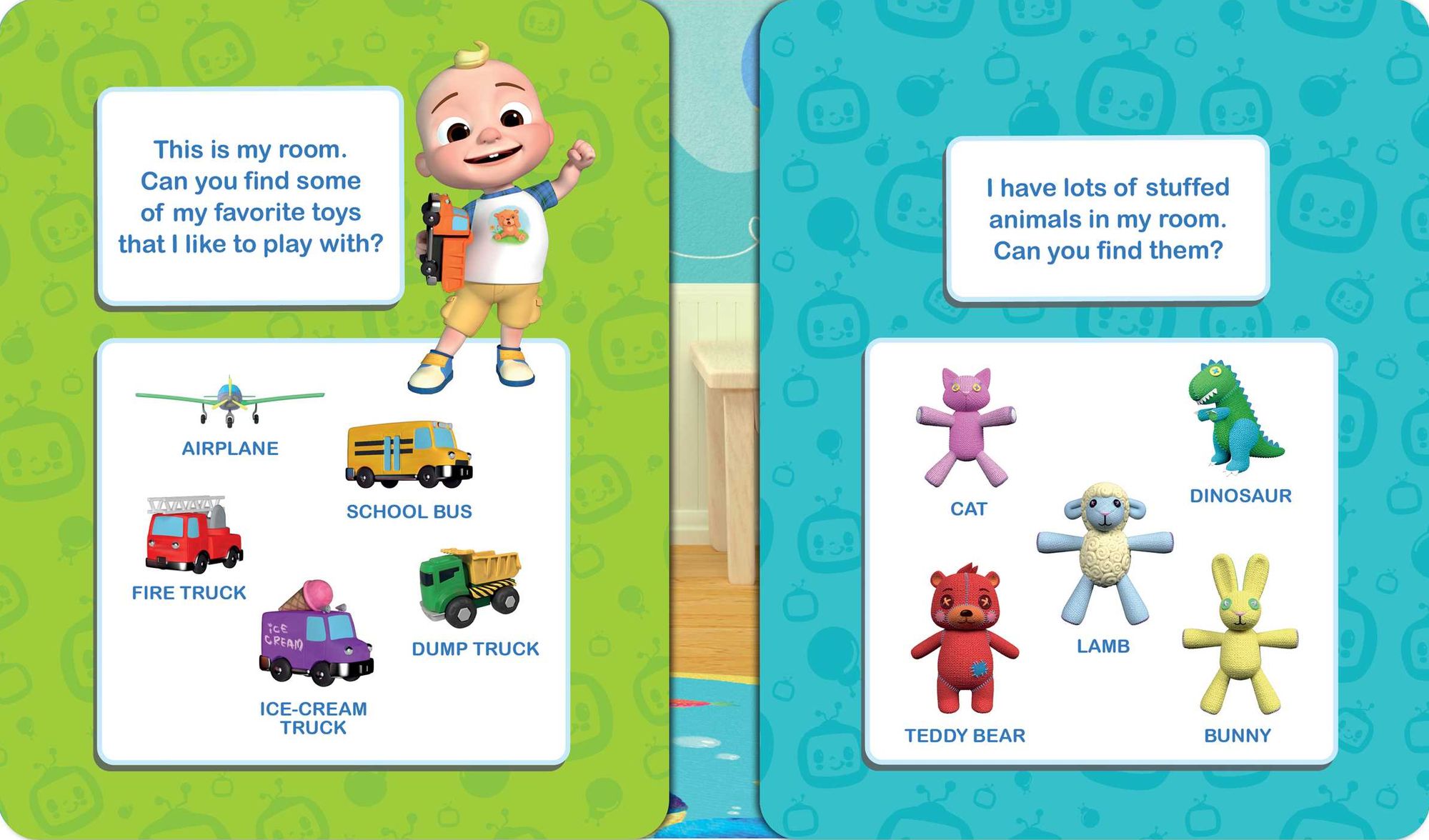1429x840 pixels.
Task: Select the red teddy bear
Action: (964, 639)
